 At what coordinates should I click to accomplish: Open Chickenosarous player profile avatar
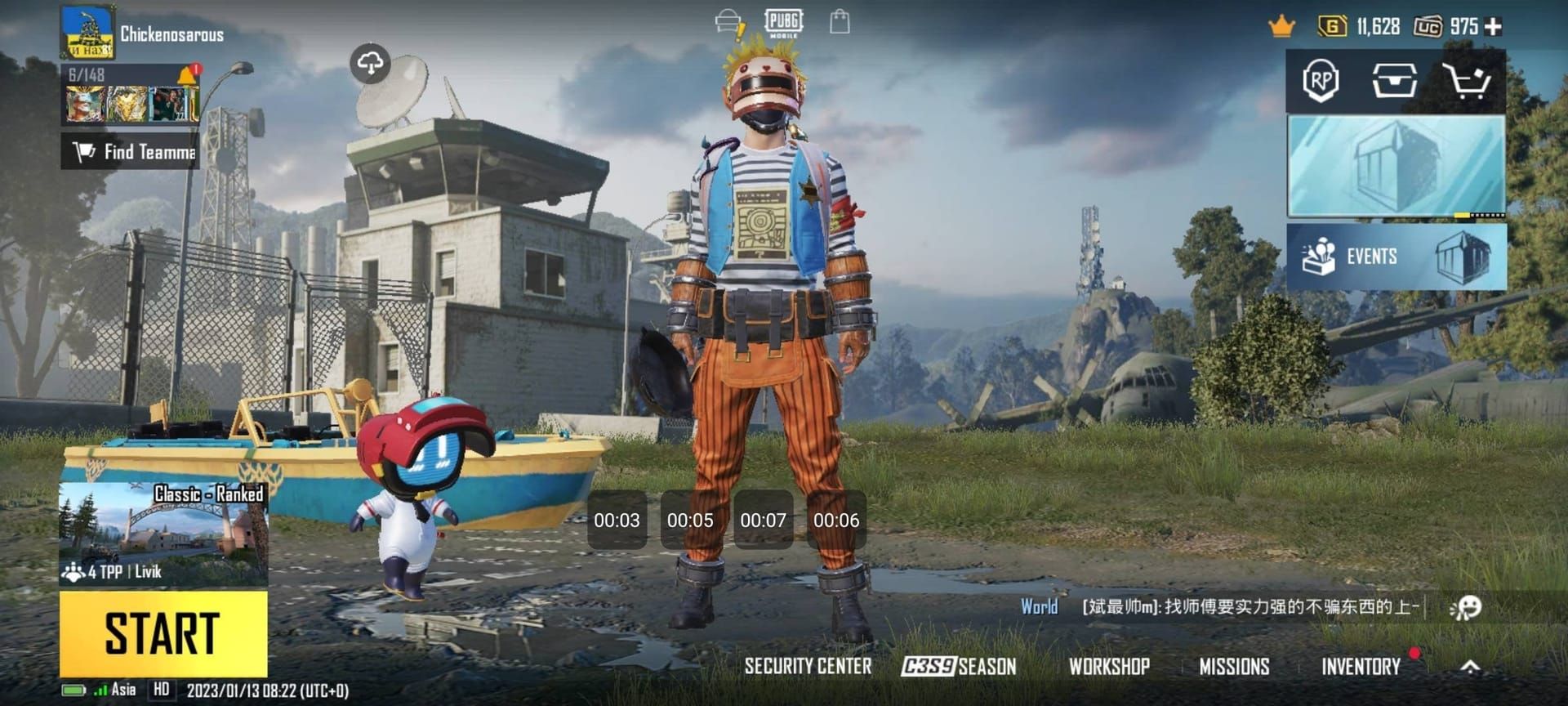point(87,33)
